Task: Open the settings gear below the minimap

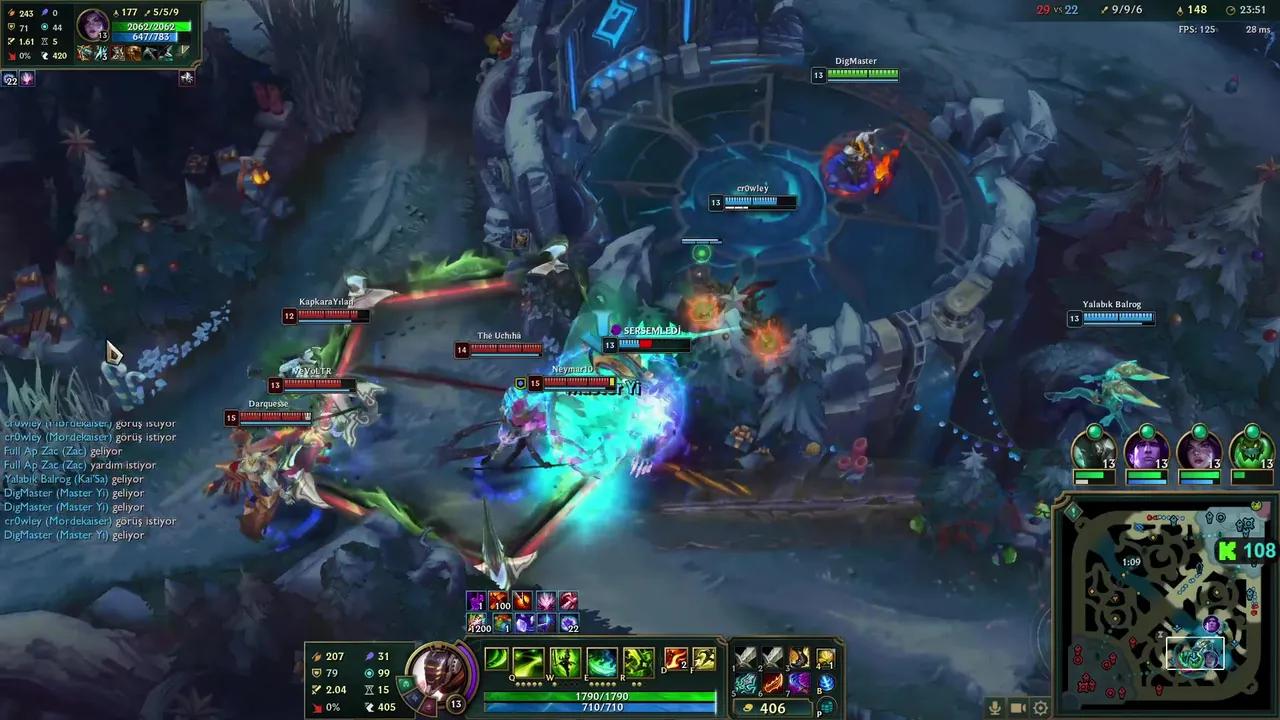Action: coord(1040,707)
